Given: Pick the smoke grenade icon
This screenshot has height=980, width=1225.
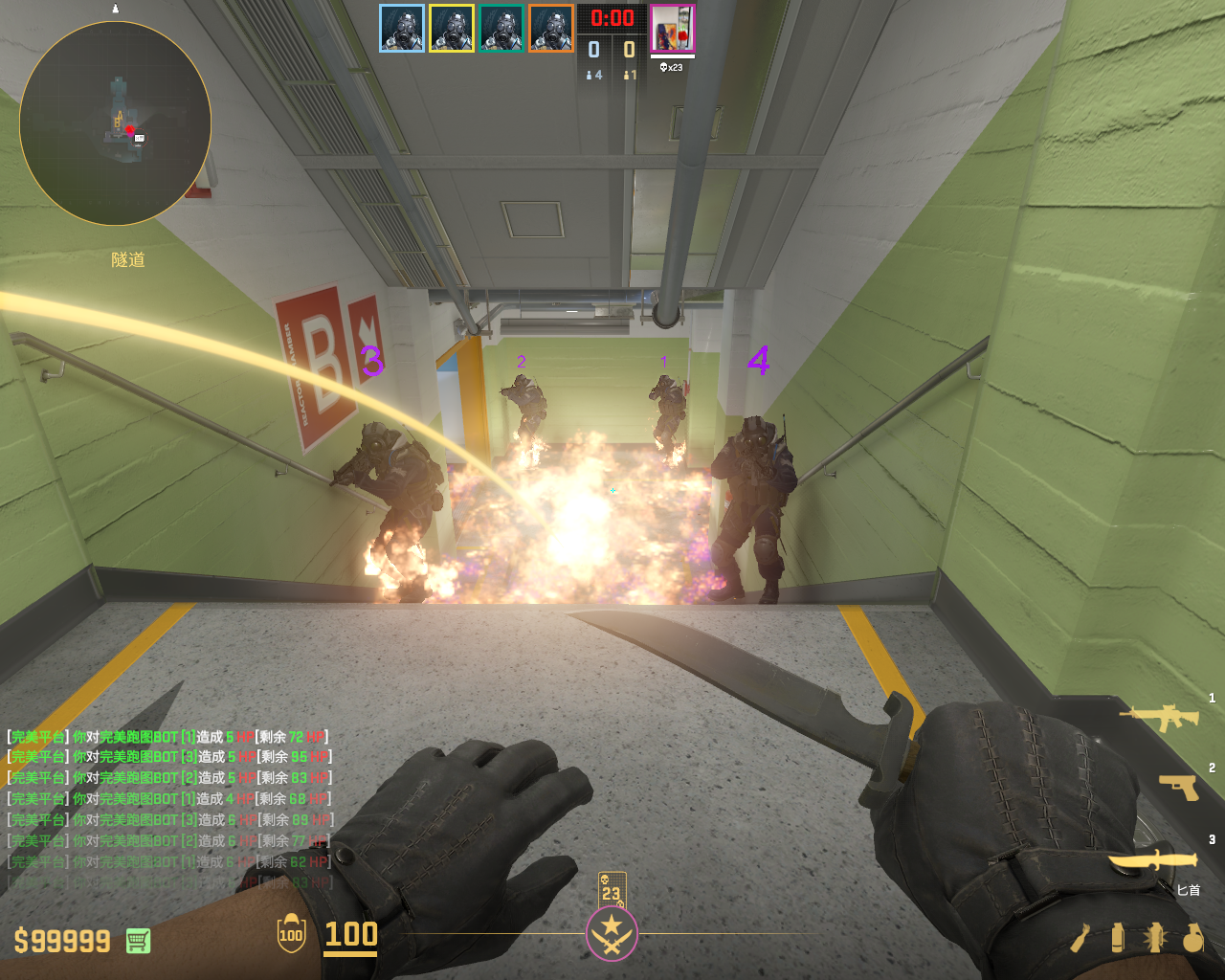Looking at the screenshot, I should pyautogui.click(x=1117, y=938).
